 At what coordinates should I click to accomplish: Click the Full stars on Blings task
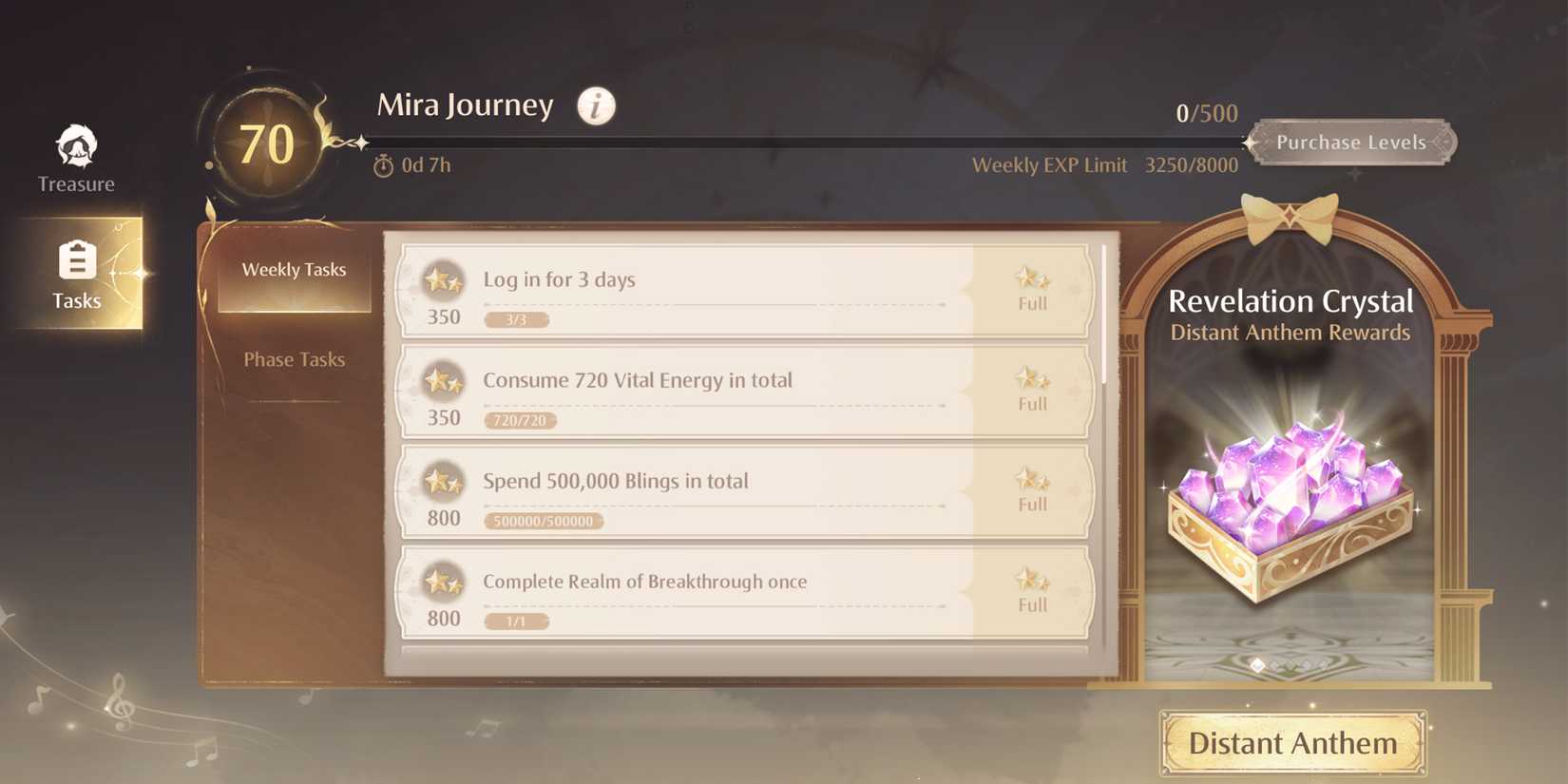(x=1031, y=479)
